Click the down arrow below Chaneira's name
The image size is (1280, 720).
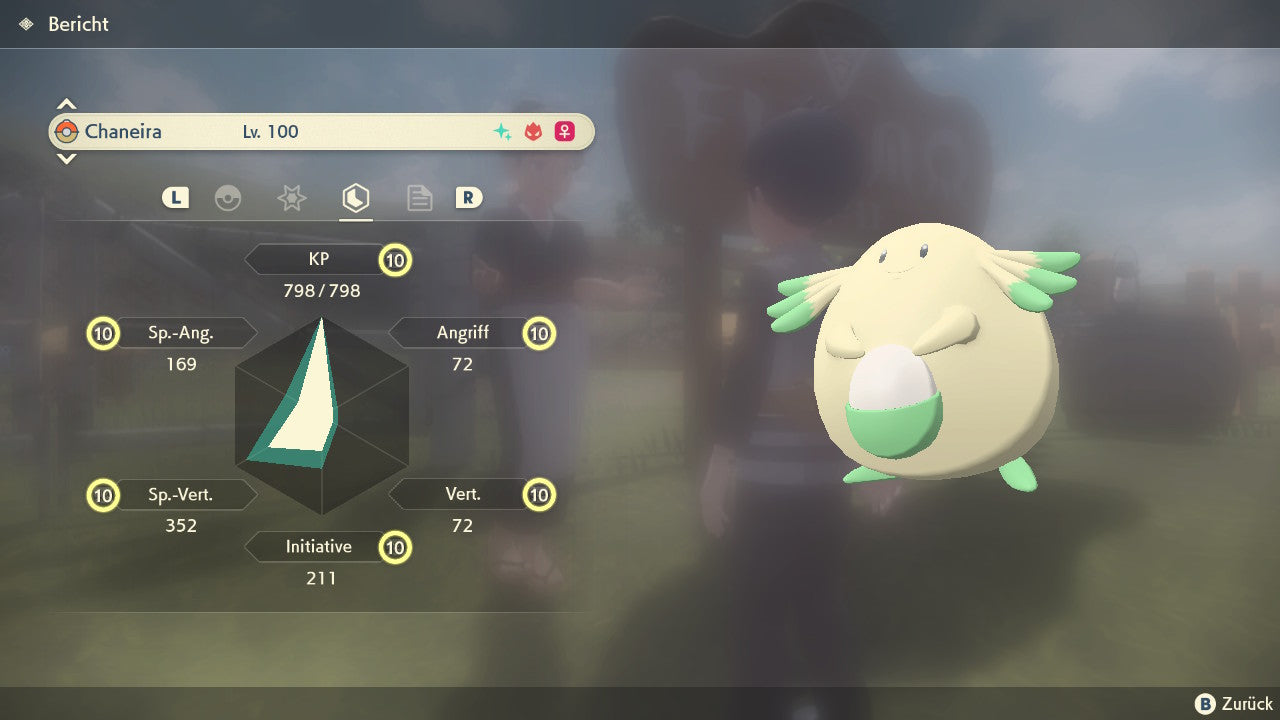pyautogui.click(x=66, y=158)
